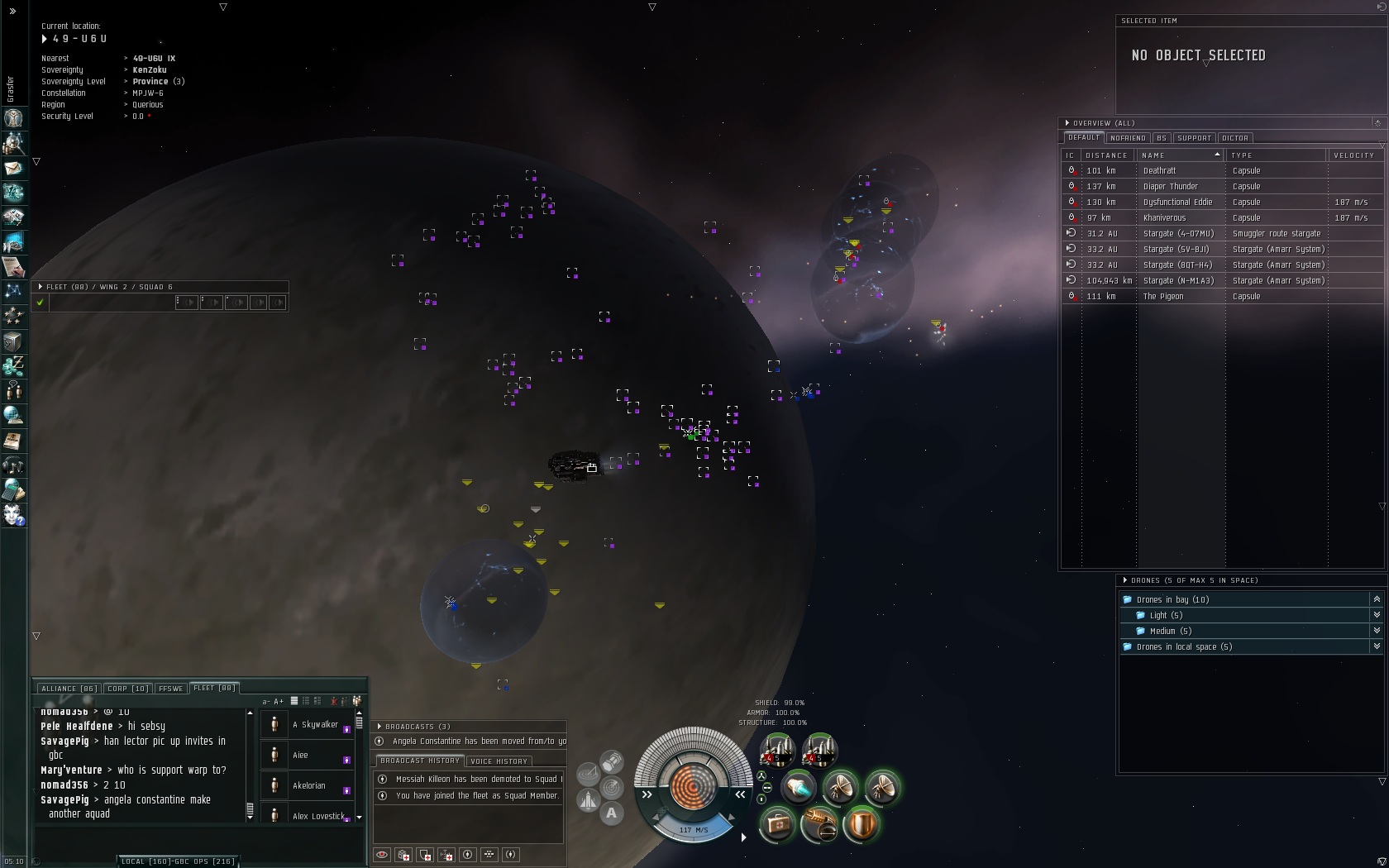Select Akelorian in the chat member list
Image resolution: width=1389 pixels, height=868 pixels.
(x=309, y=786)
